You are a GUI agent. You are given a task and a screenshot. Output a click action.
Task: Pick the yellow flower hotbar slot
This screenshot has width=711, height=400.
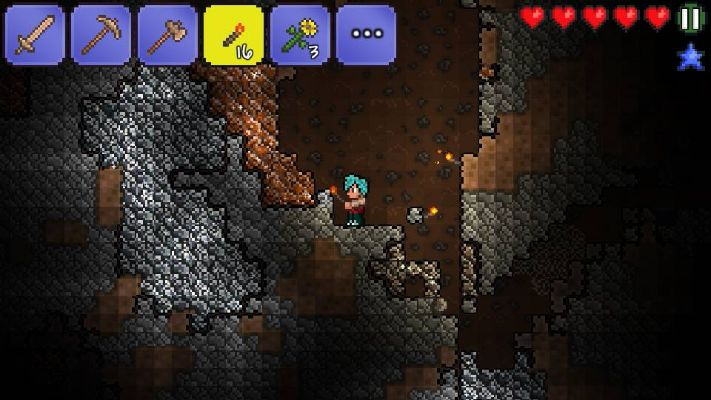(x=300, y=35)
